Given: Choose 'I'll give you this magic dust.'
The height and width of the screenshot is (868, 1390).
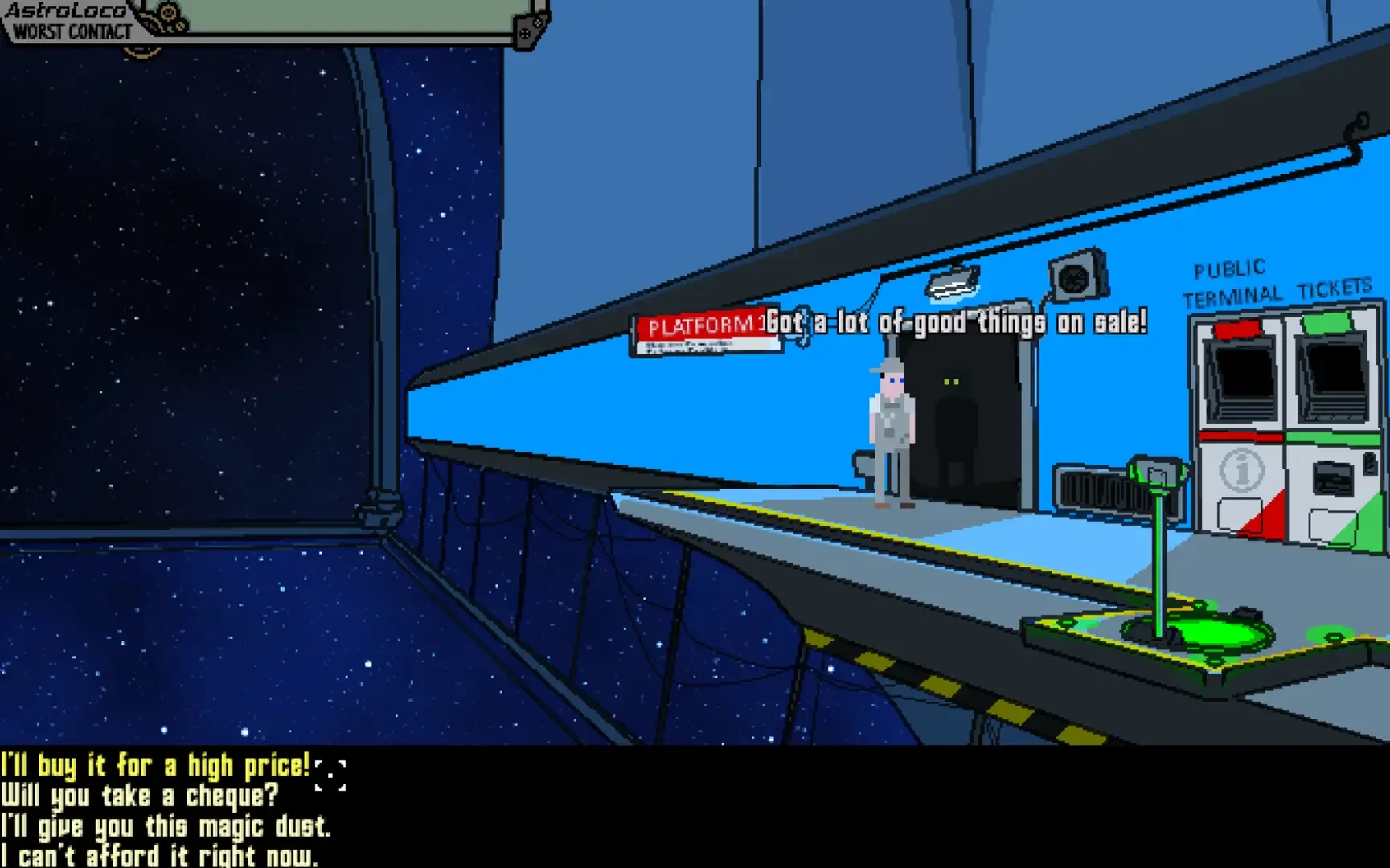Looking at the screenshot, I should click(x=166, y=826).
